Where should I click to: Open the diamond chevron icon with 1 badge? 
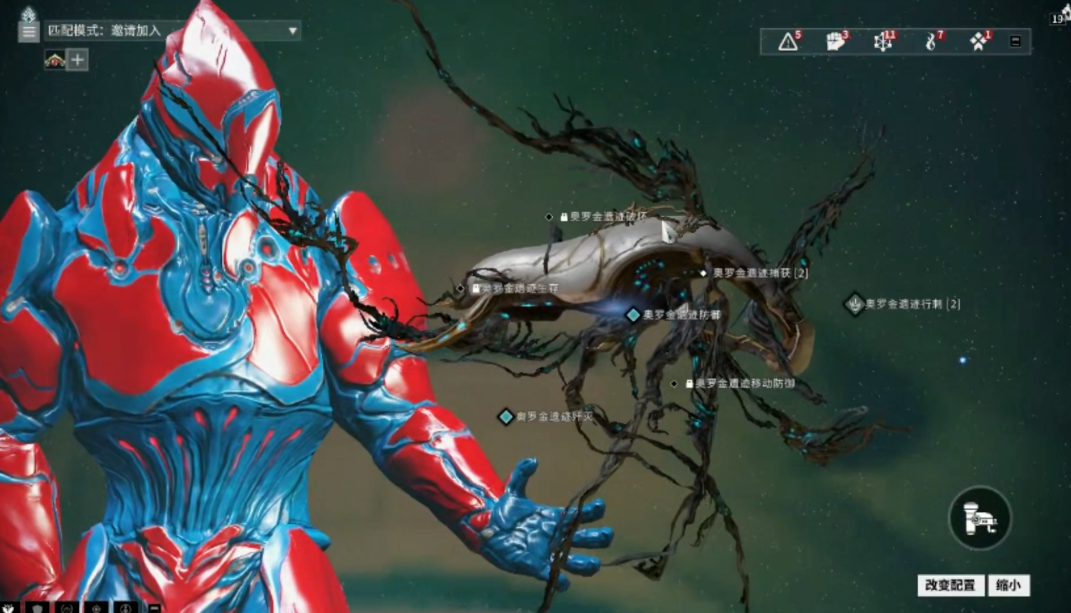[x=978, y=41]
